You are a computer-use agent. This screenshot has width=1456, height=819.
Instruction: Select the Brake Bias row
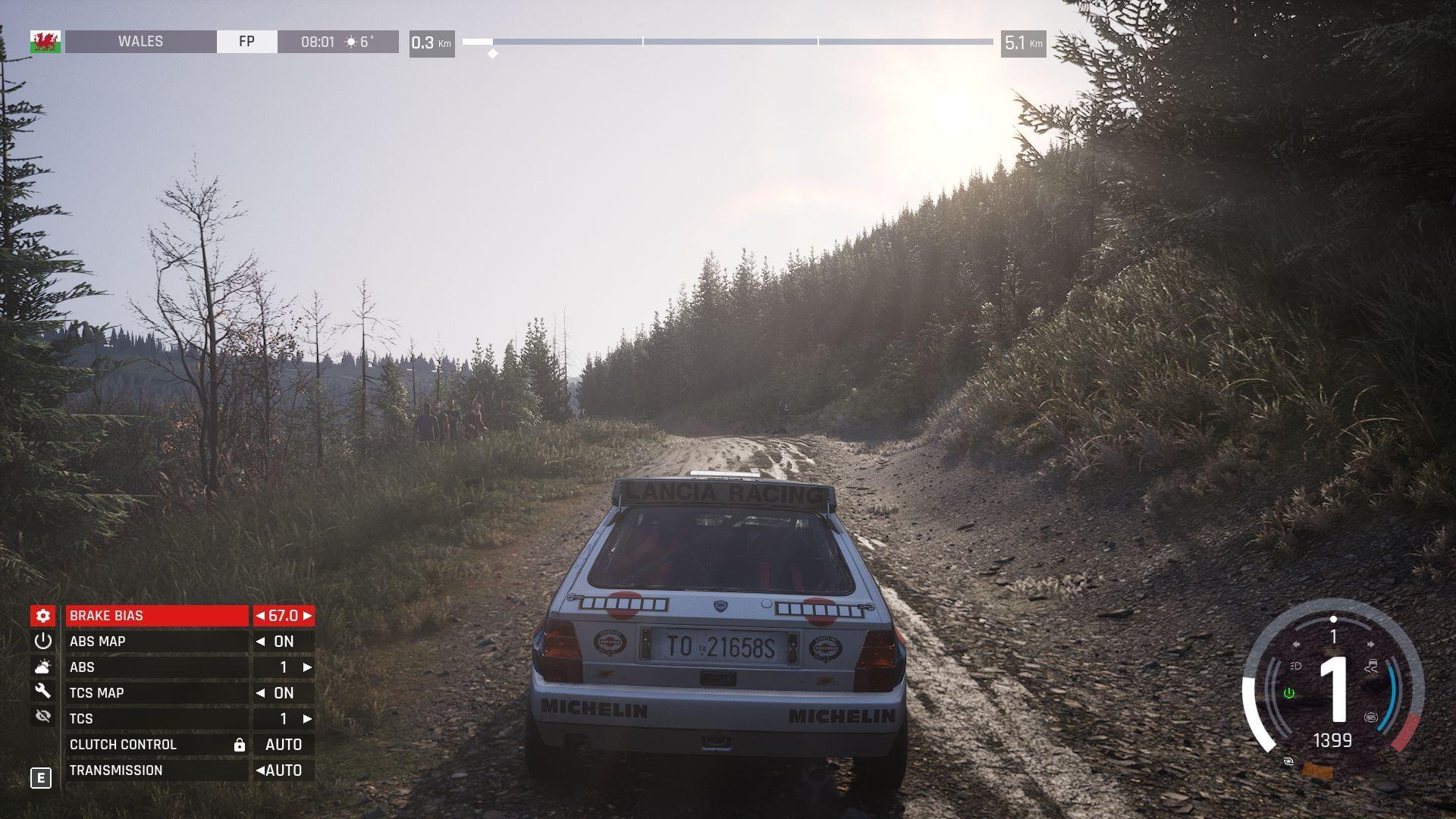pos(157,616)
